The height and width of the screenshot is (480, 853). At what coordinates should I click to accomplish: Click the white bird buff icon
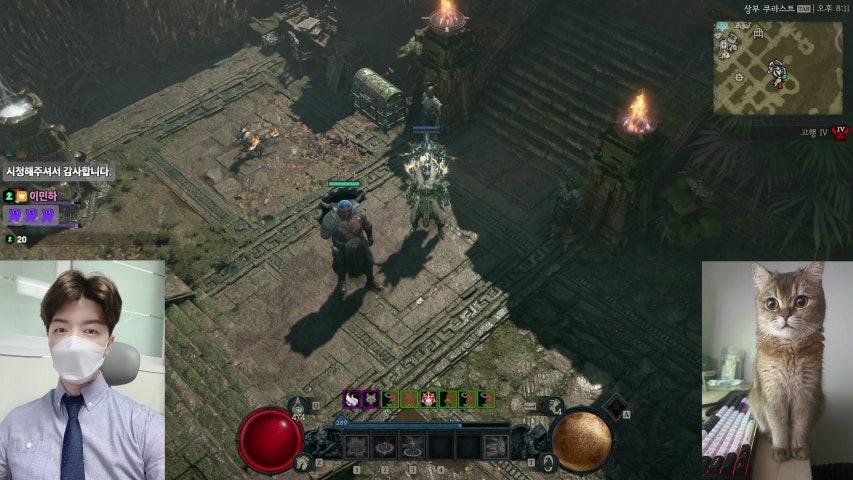click(x=352, y=398)
